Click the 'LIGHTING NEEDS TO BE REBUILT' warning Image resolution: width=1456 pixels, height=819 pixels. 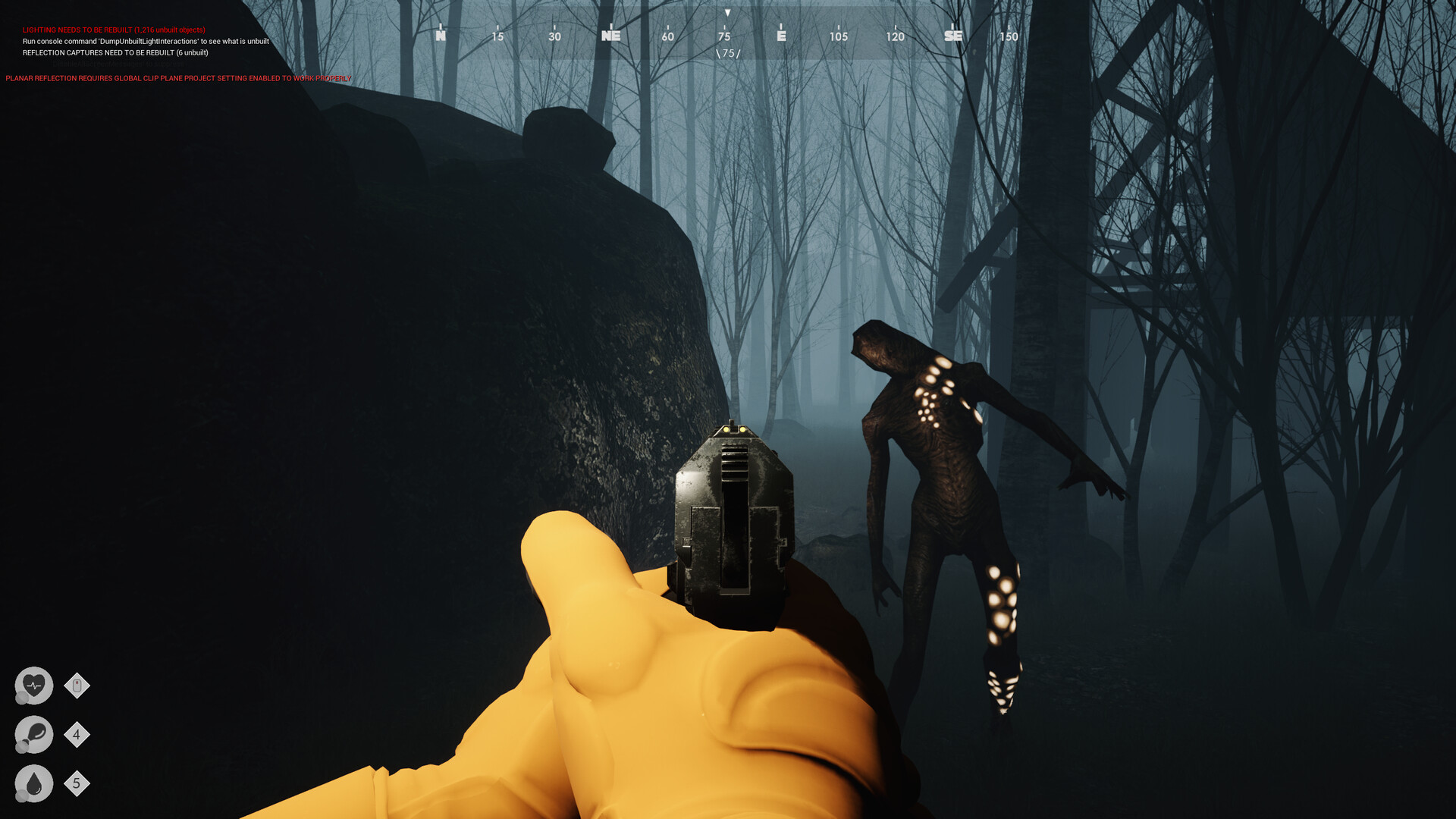coord(112,30)
